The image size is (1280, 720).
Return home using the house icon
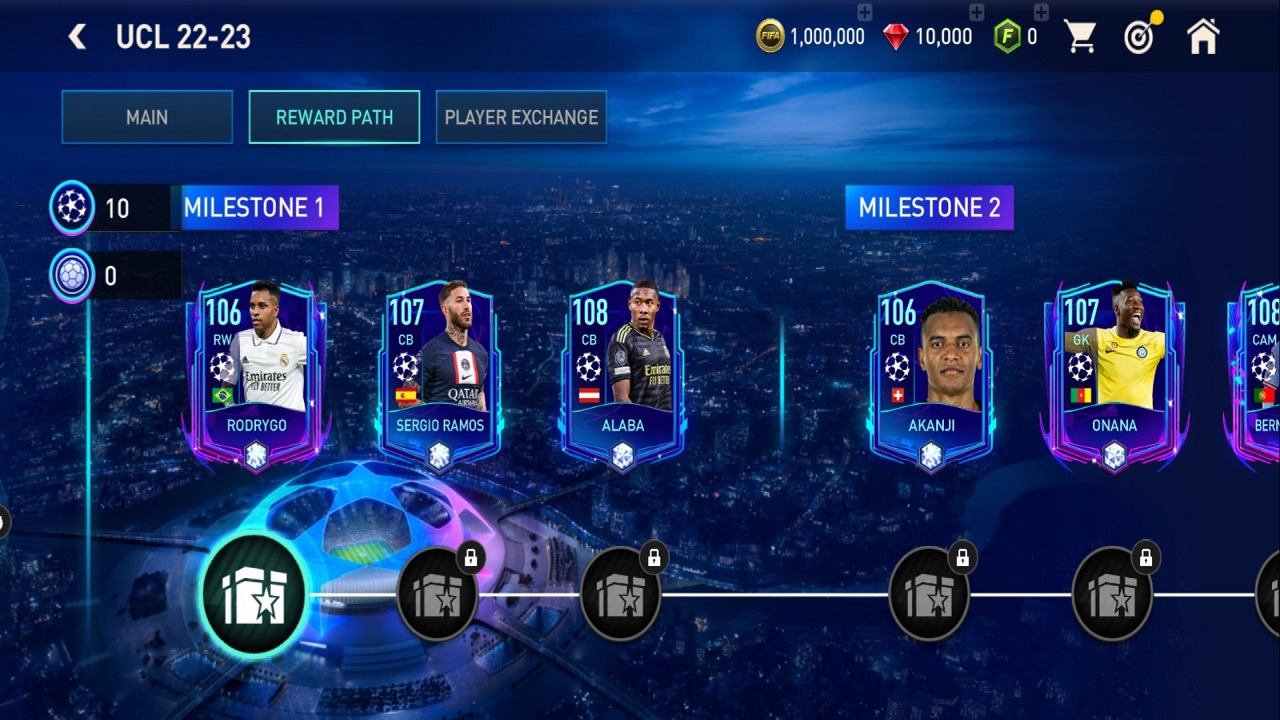pos(1203,36)
